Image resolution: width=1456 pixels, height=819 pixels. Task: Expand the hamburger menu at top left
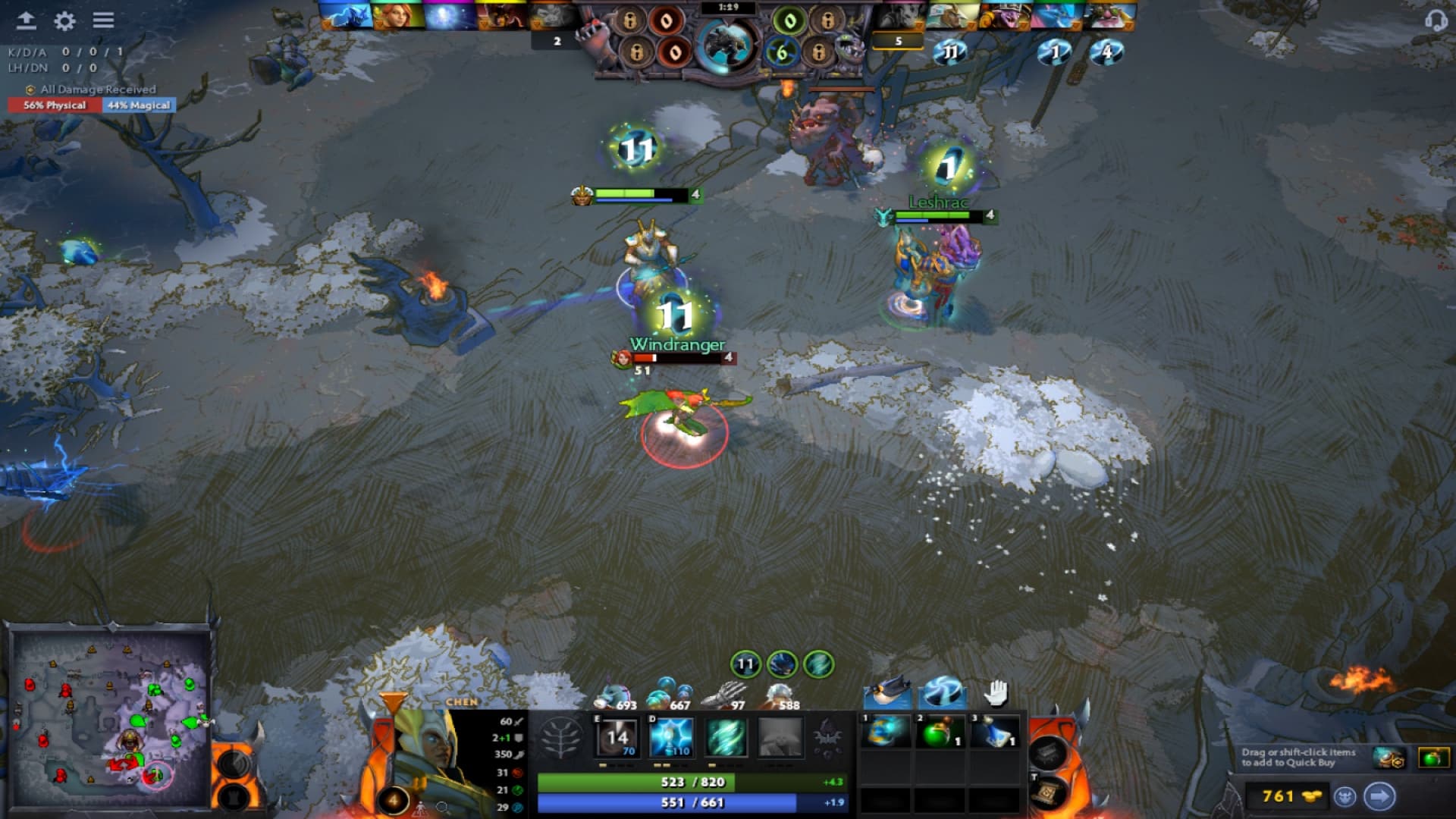[x=104, y=22]
